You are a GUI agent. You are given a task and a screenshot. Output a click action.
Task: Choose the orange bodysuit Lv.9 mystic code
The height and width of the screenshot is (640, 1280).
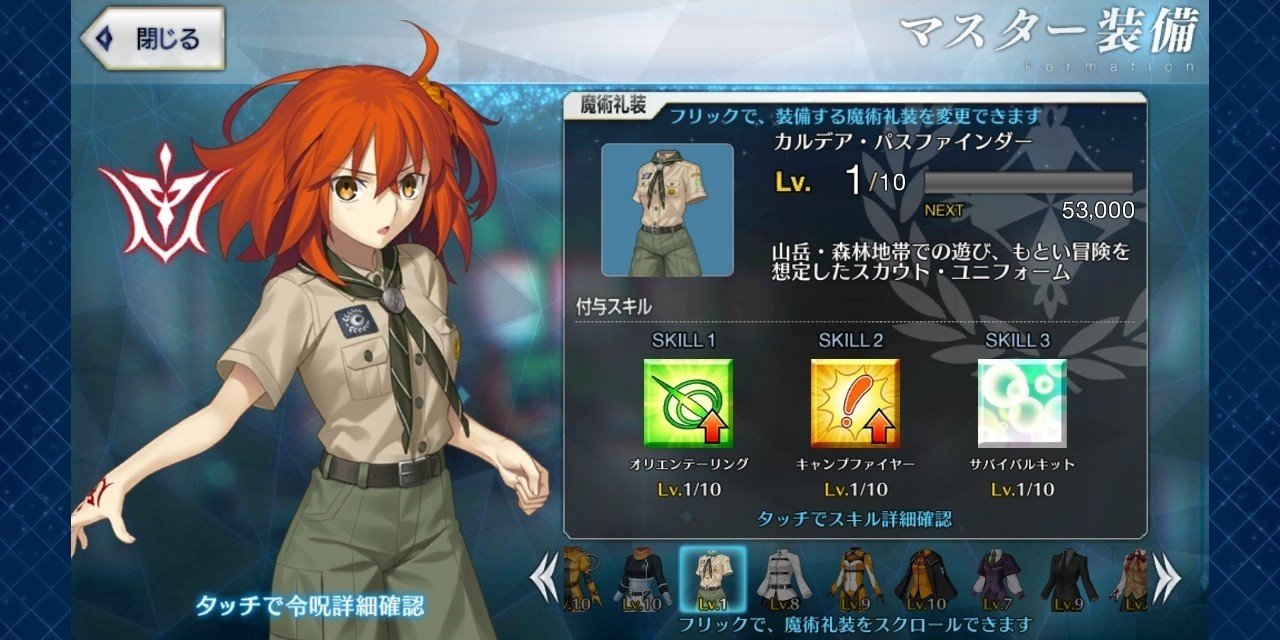855,580
